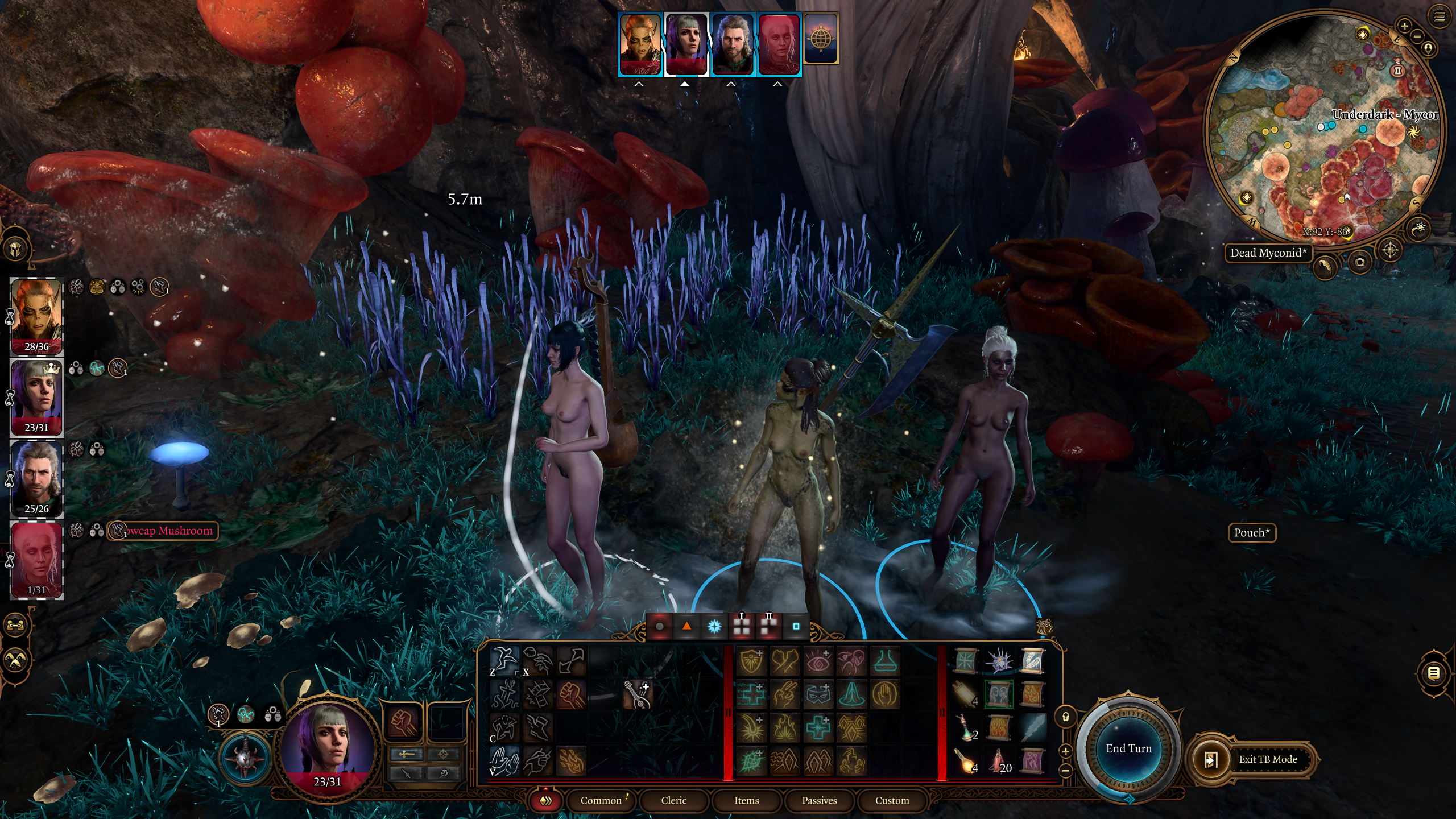This screenshot has width=1456, height=819.
Task: End the current turn
Action: pyautogui.click(x=1128, y=748)
